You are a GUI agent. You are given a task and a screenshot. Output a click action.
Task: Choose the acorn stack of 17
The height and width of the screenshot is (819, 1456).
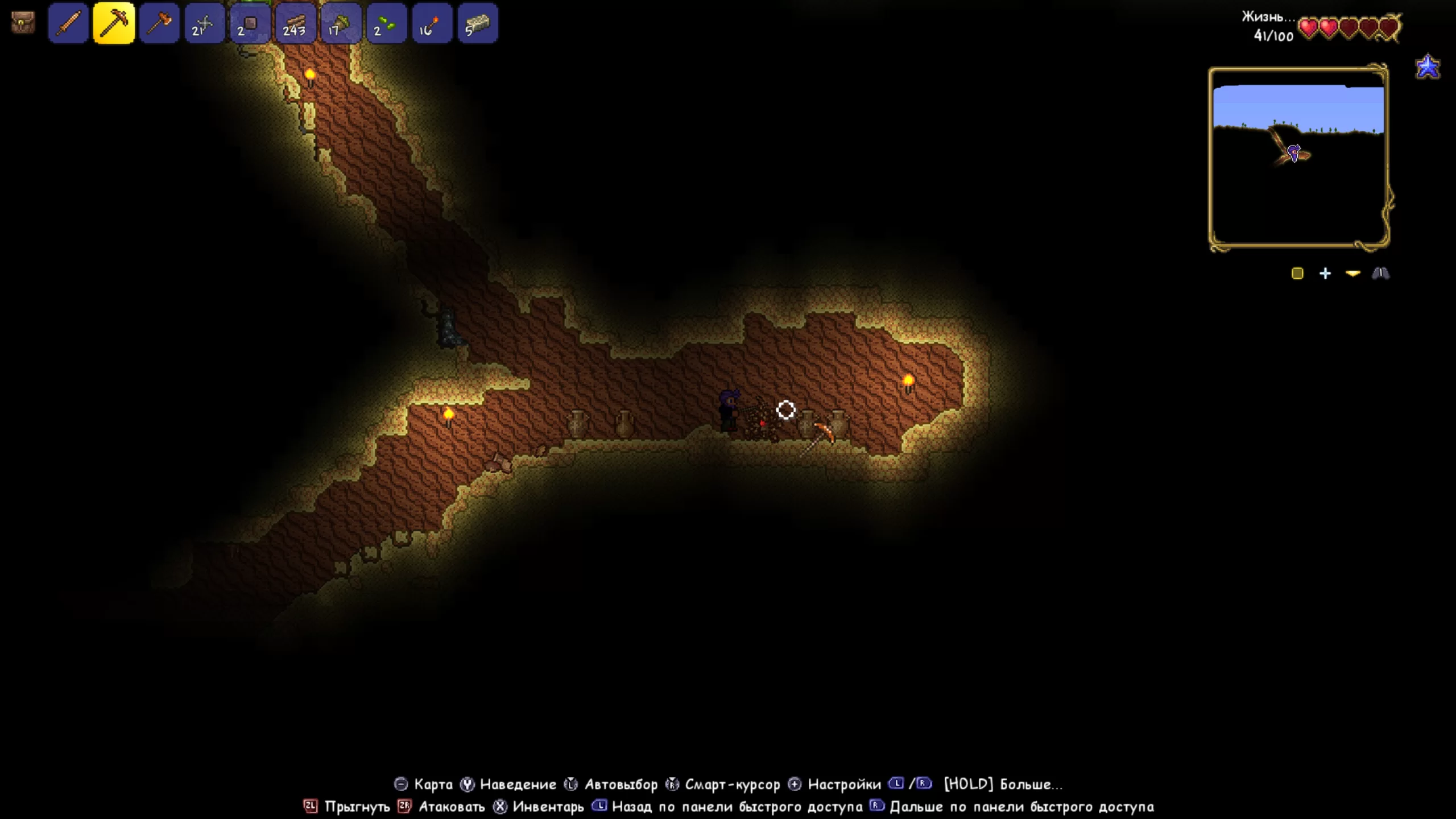pyautogui.click(x=341, y=23)
